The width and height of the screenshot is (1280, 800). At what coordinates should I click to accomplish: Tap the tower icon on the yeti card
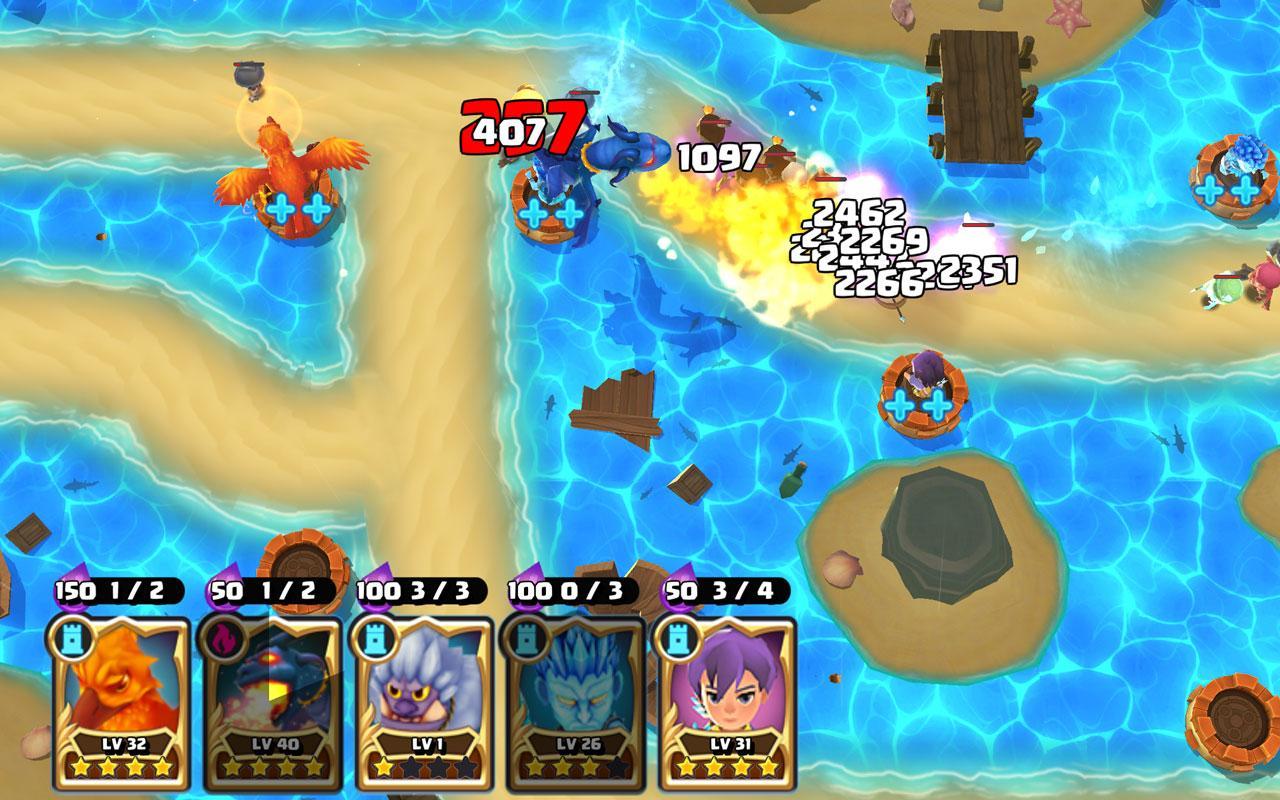coord(376,639)
